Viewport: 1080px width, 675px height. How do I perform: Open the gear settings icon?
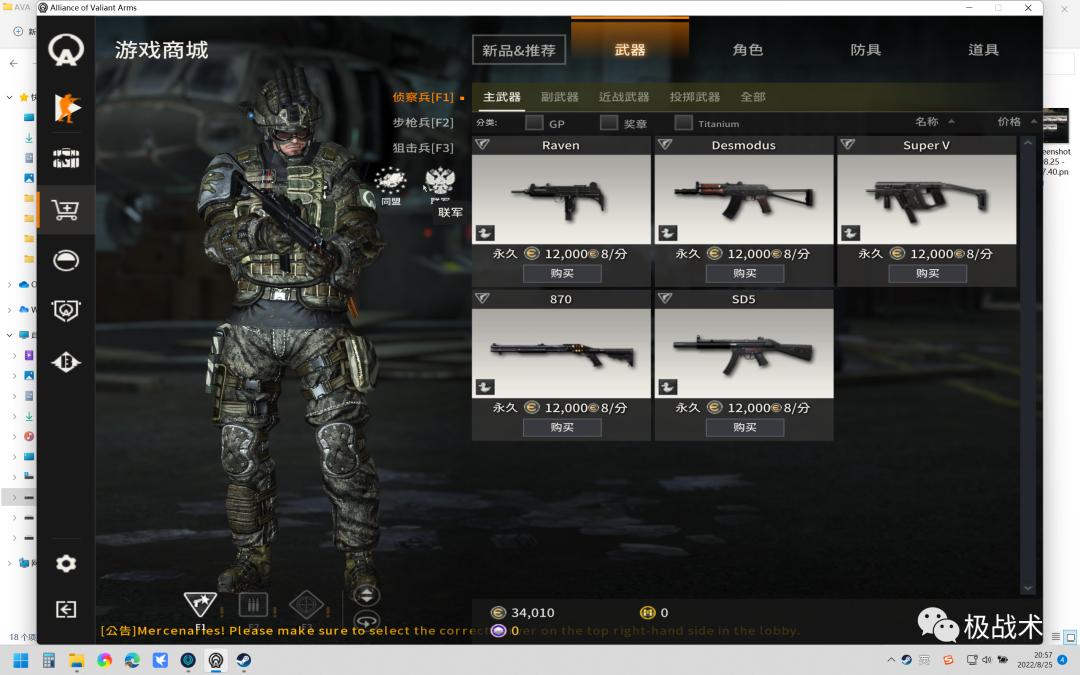click(x=66, y=564)
